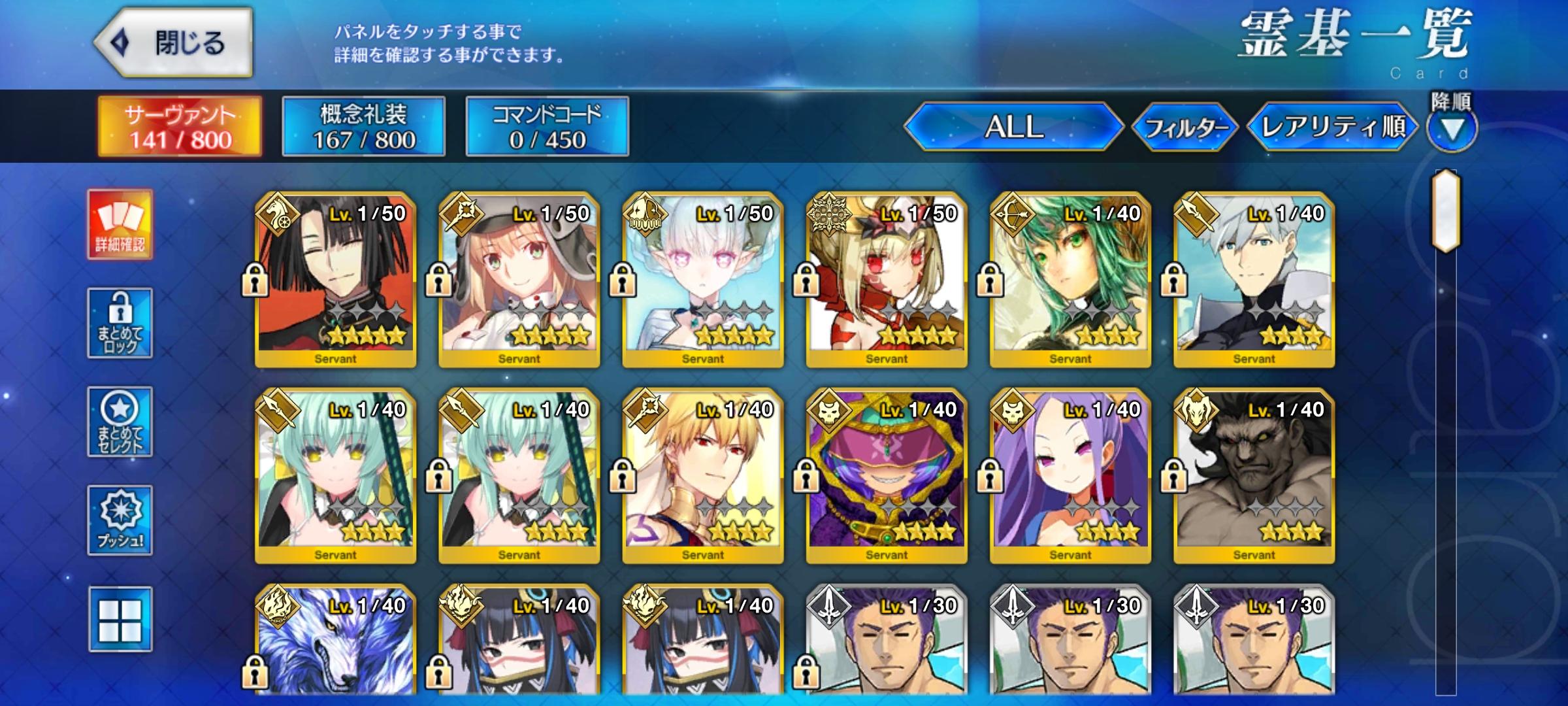
Task: Pick the green-haired archer servant card
Action: coord(1070,279)
